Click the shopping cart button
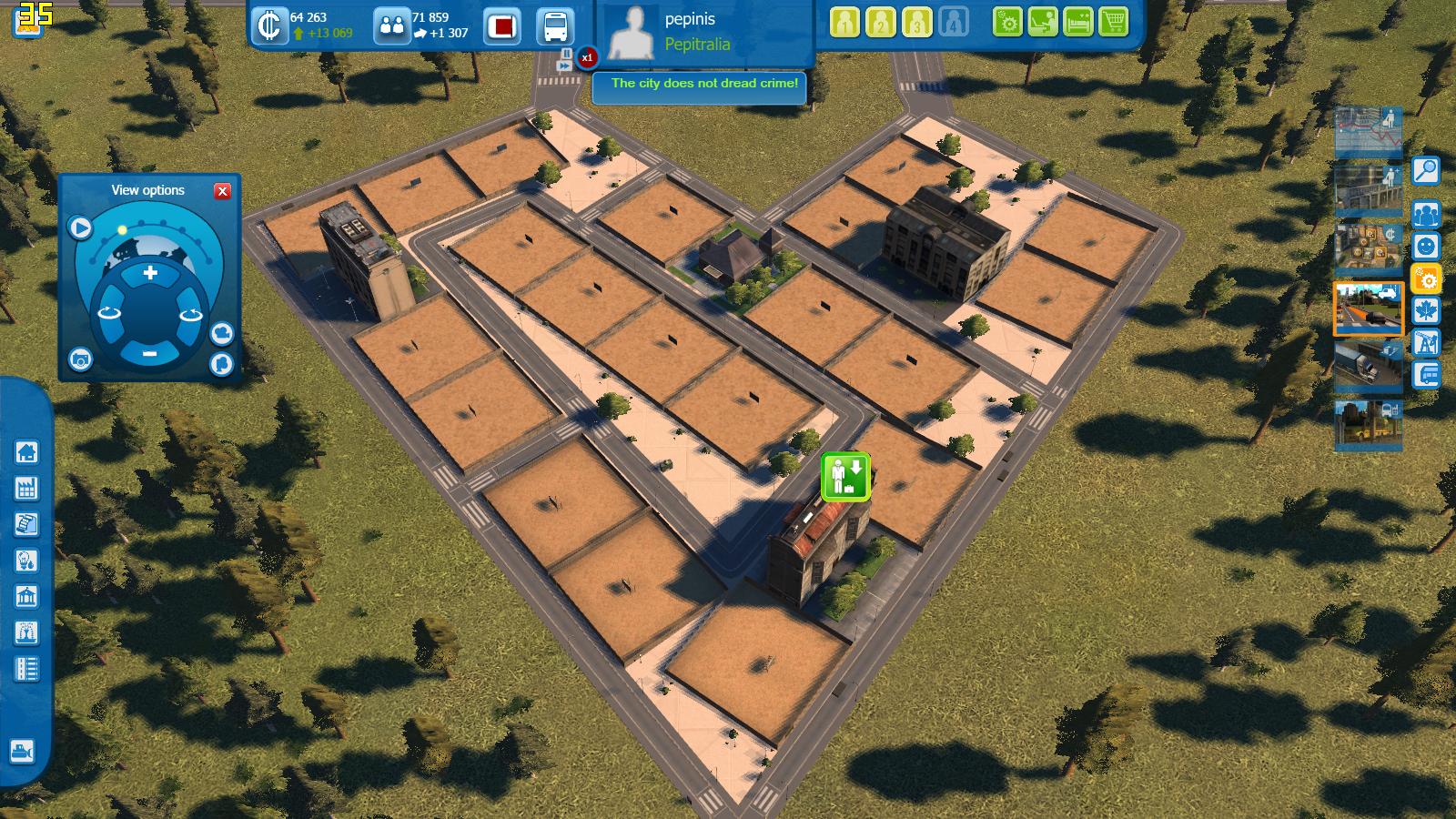1456x819 pixels. pos(1114,22)
